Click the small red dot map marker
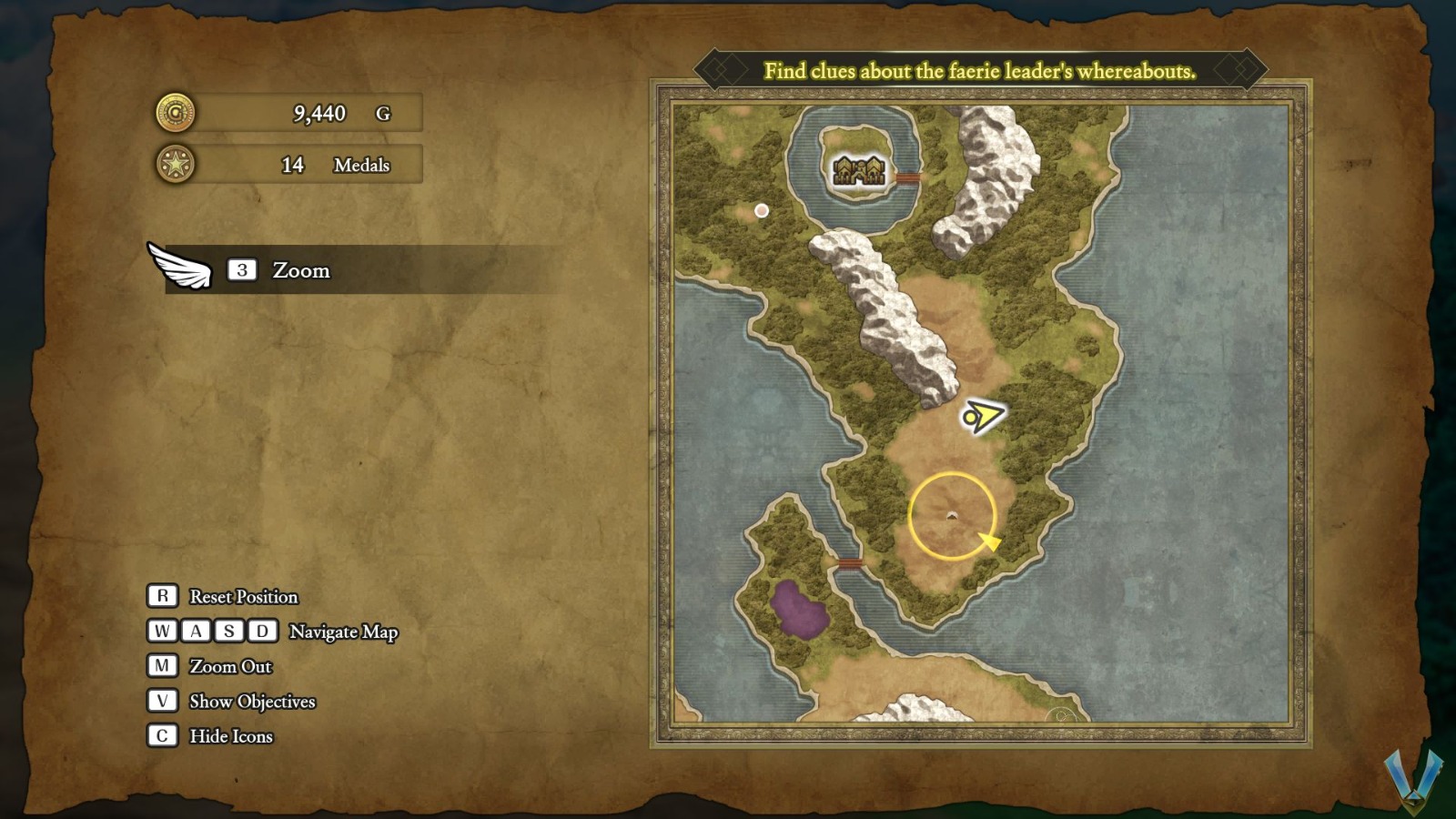Image resolution: width=1456 pixels, height=819 pixels. pos(762,211)
